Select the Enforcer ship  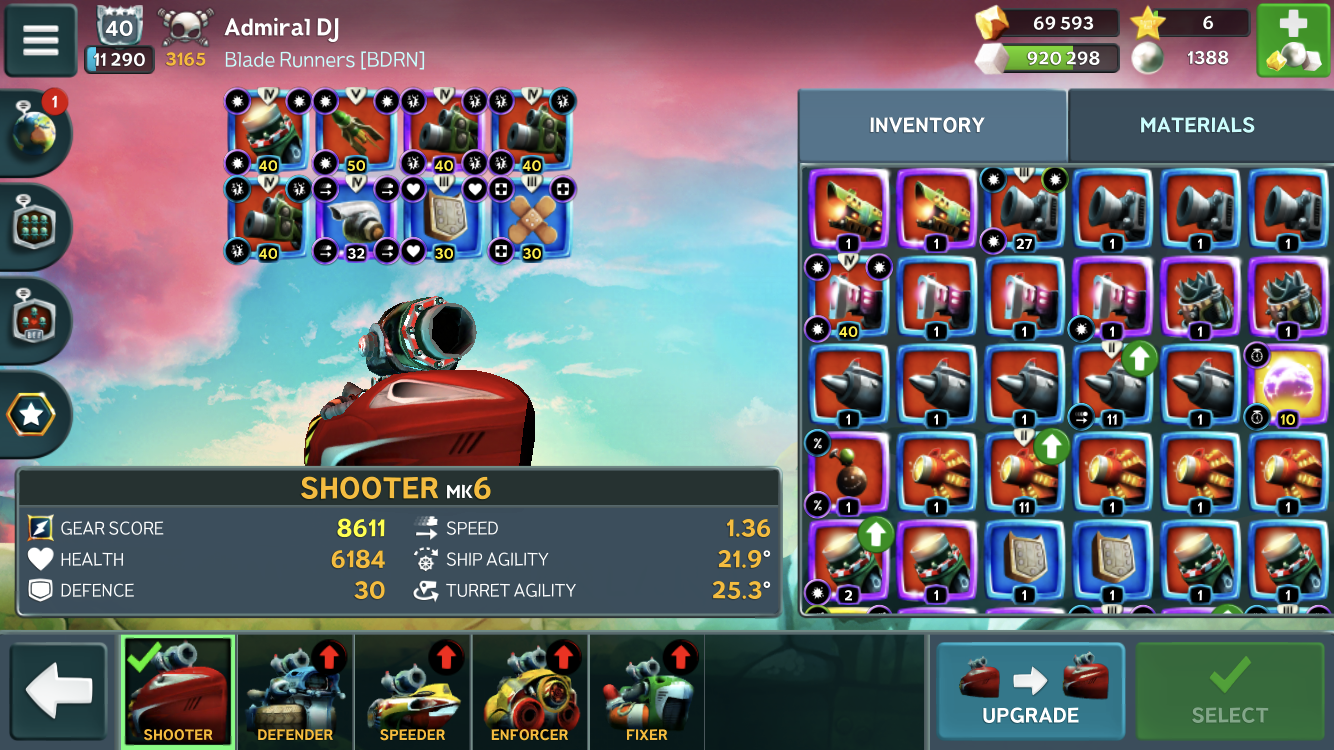click(529, 692)
